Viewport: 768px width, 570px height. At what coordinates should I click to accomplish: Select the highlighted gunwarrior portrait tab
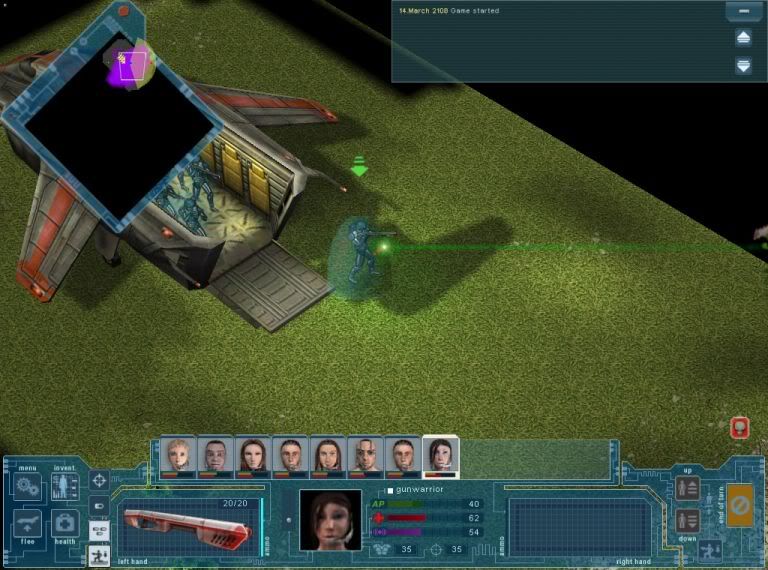tap(440, 457)
